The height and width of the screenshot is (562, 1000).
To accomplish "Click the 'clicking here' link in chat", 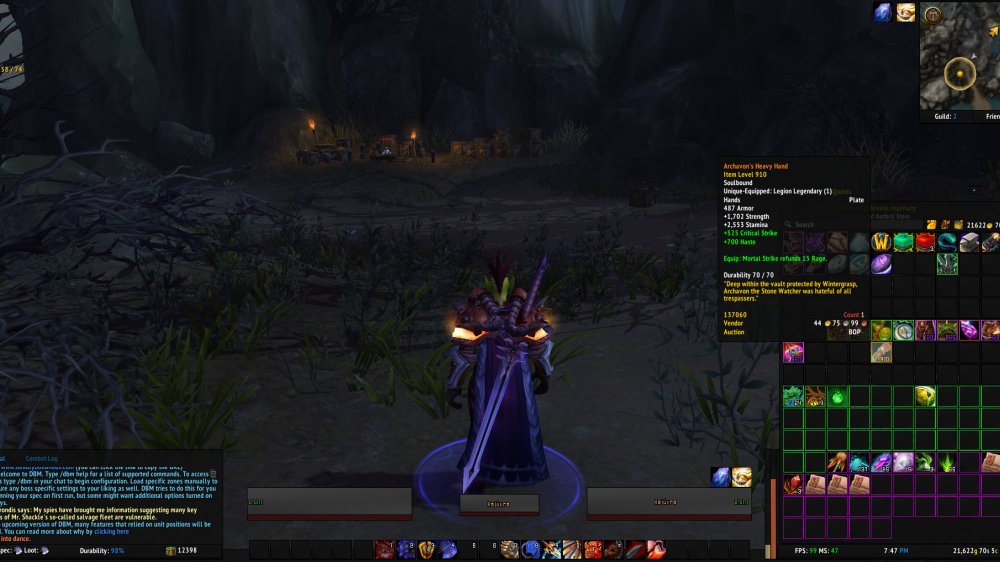I will coord(111,532).
